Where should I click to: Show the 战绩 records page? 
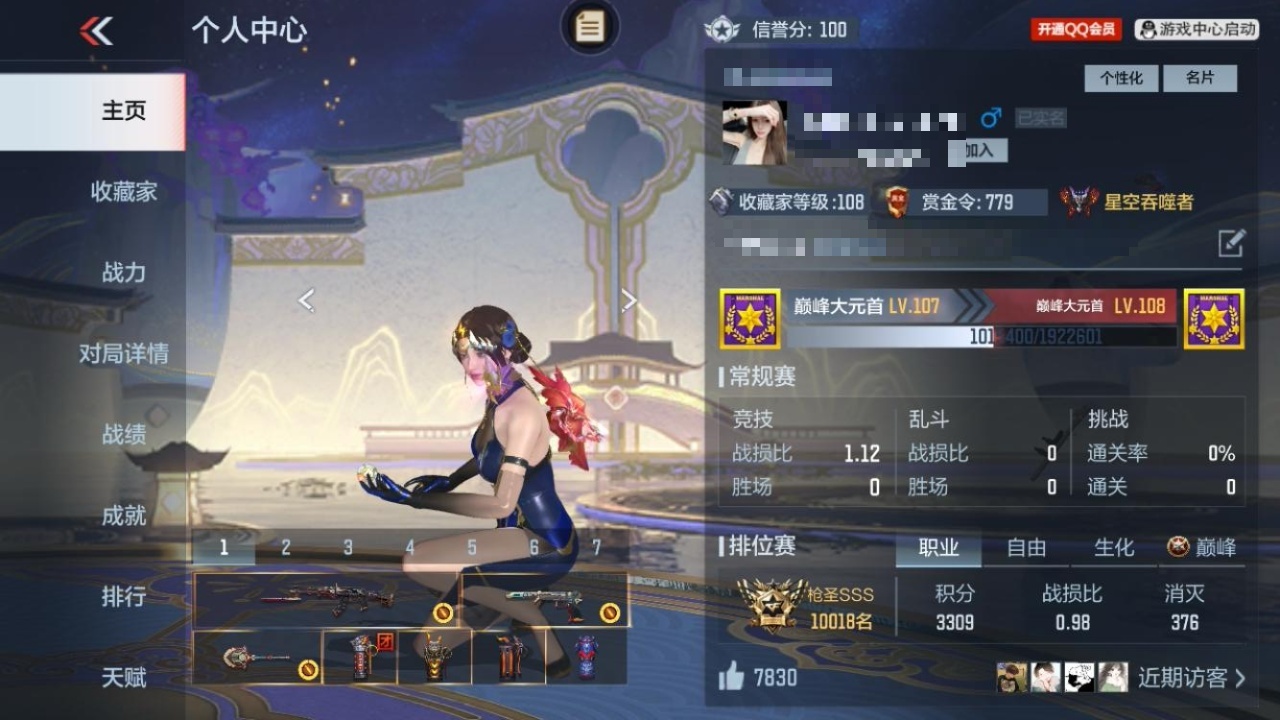tap(123, 435)
